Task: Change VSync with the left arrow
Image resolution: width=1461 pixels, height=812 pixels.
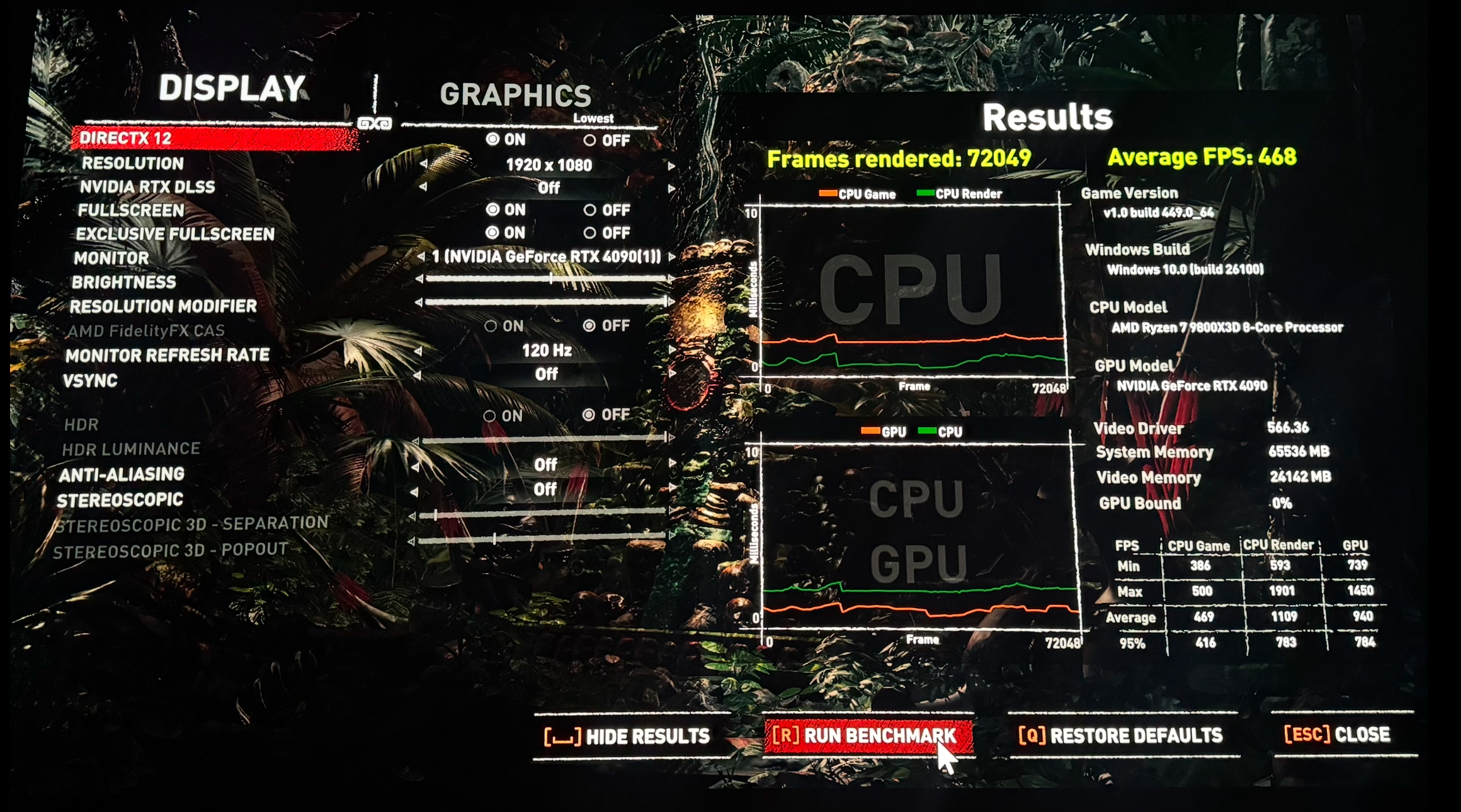Action: pos(418,376)
